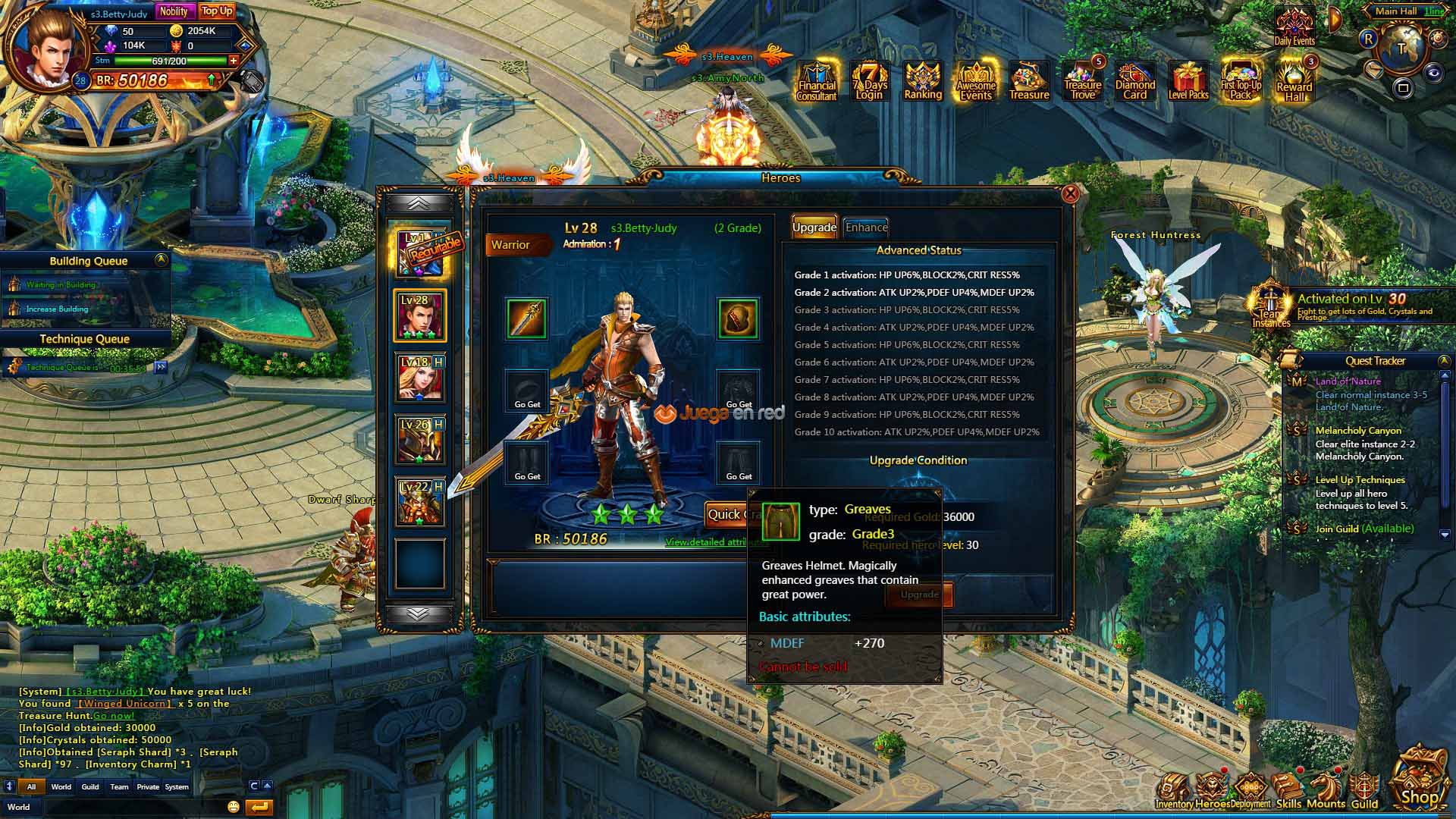
Task: Open the Inventory bag
Action: (x=1174, y=791)
